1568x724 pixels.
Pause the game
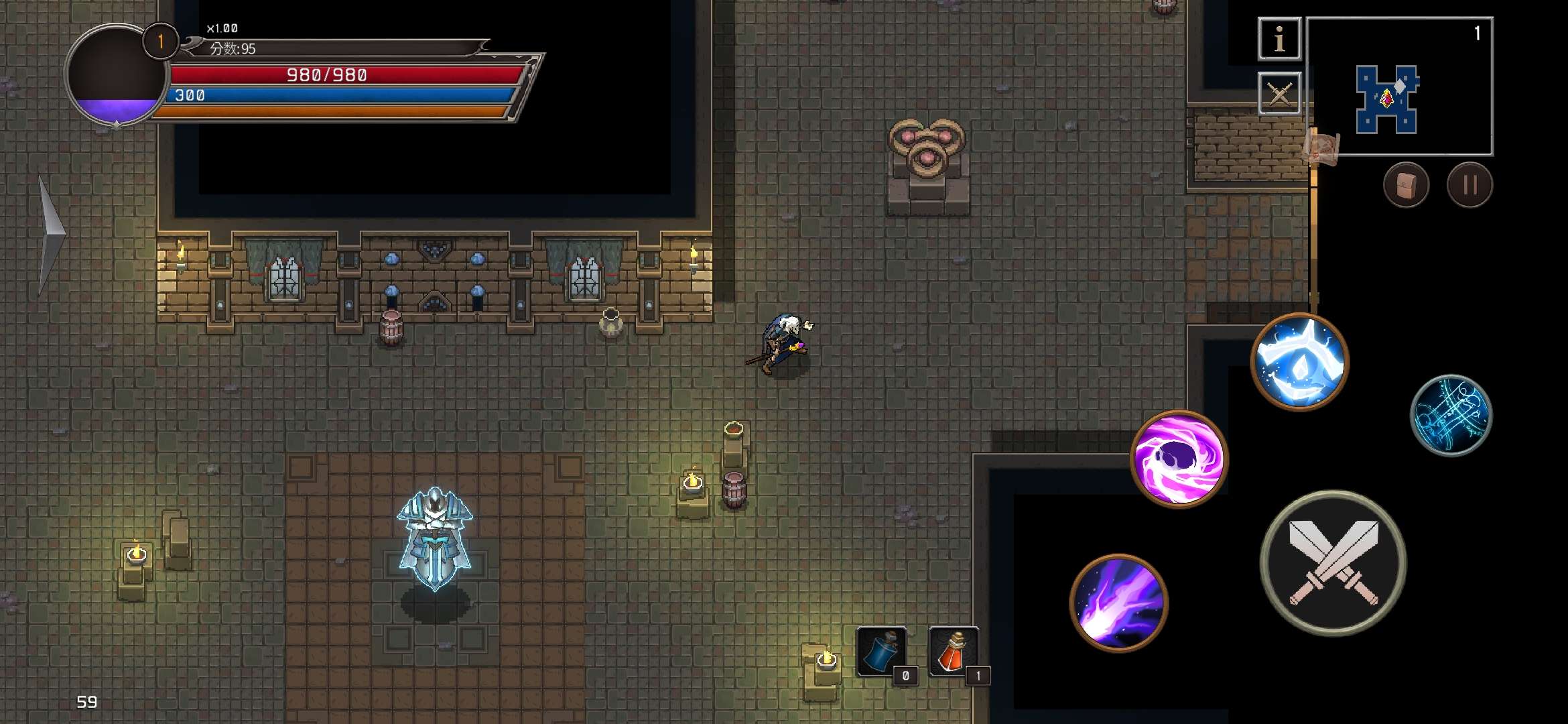pos(1469,186)
